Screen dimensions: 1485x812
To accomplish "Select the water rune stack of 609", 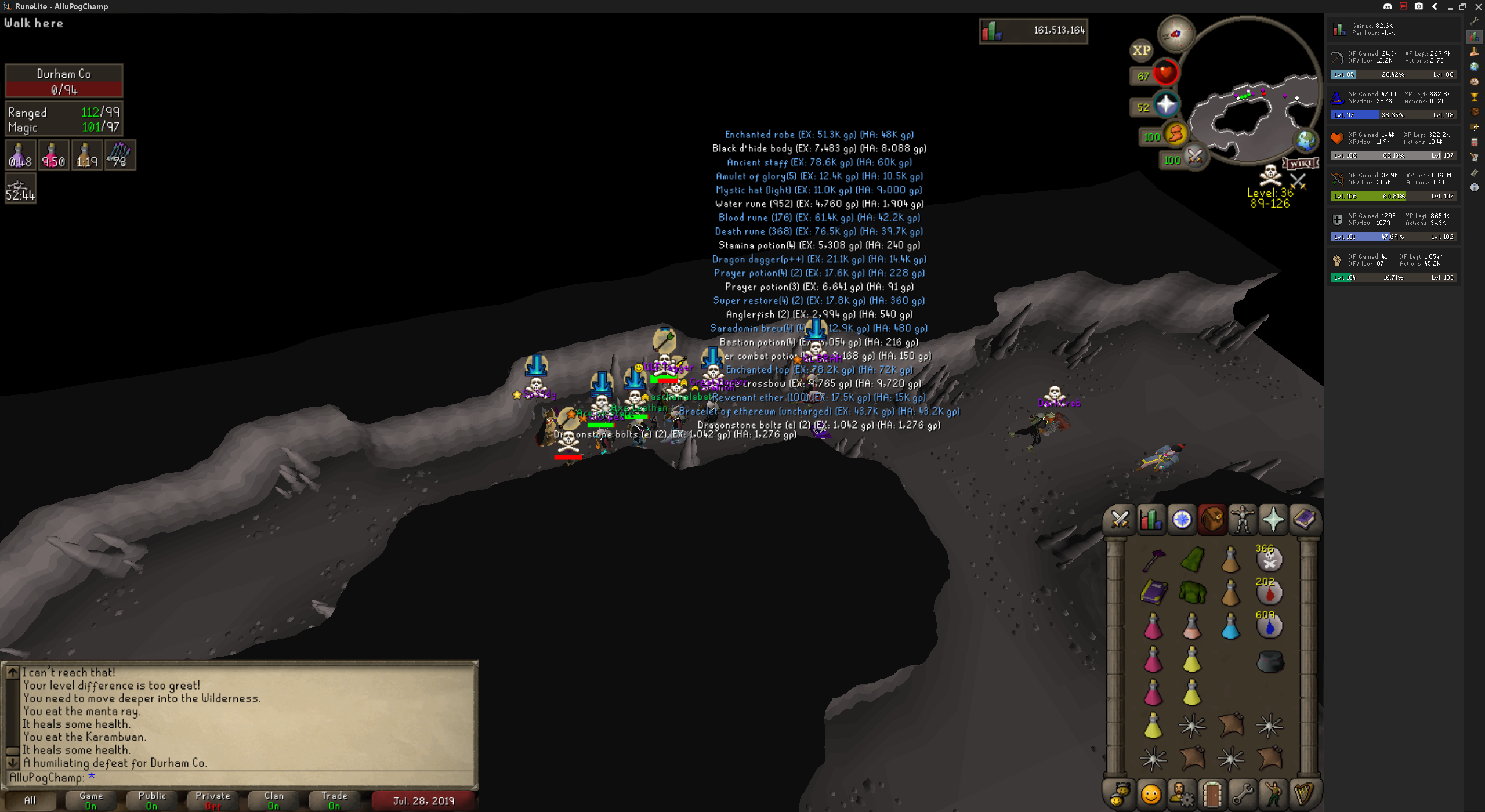I will point(1269,626).
